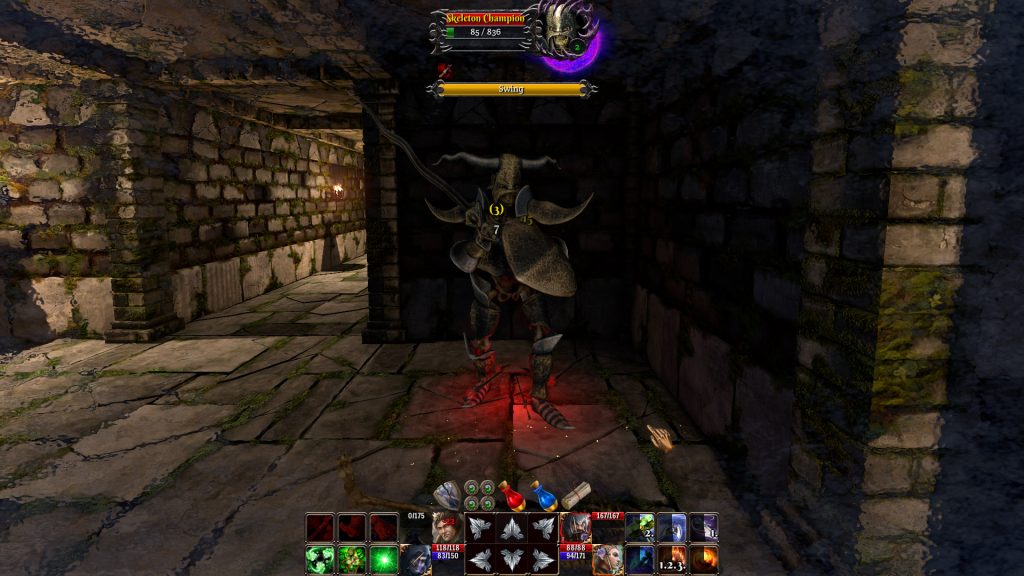Image resolution: width=1024 pixels, height=576 pixels.
Task: Pick the blonde elf woman portrait
Action: tap(608, 559)
